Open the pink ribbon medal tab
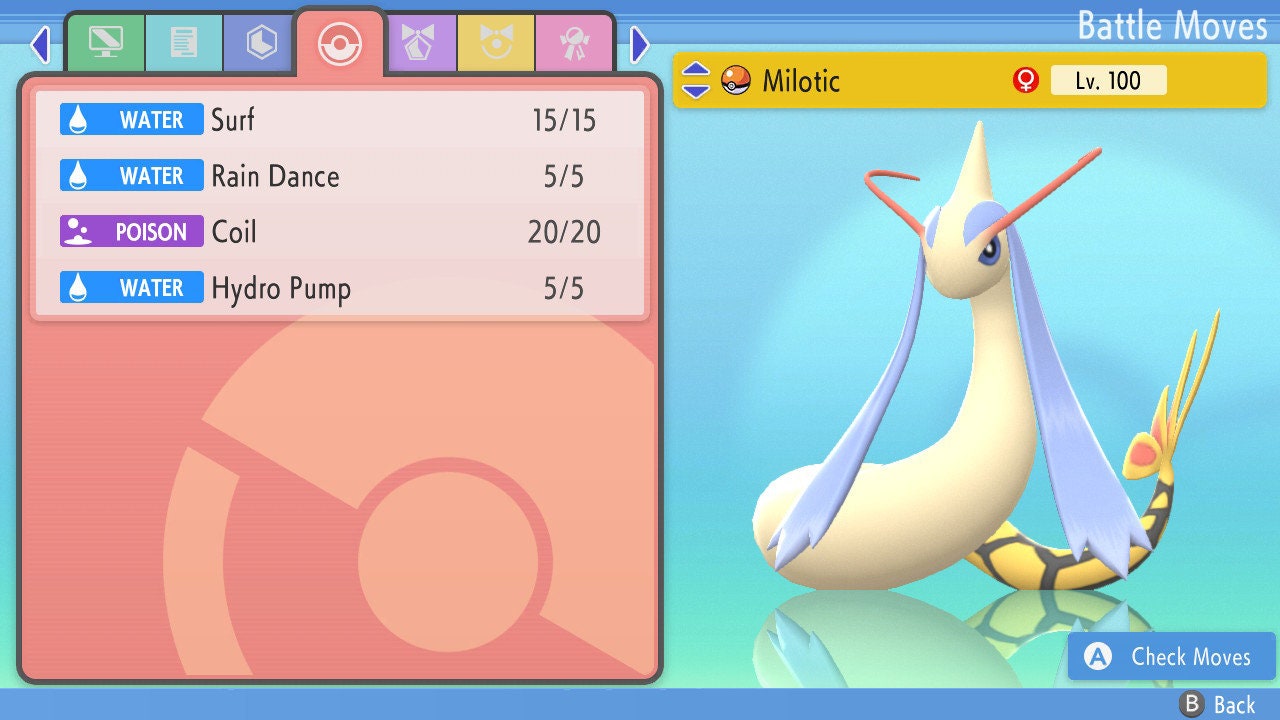 tap(574, 44)
